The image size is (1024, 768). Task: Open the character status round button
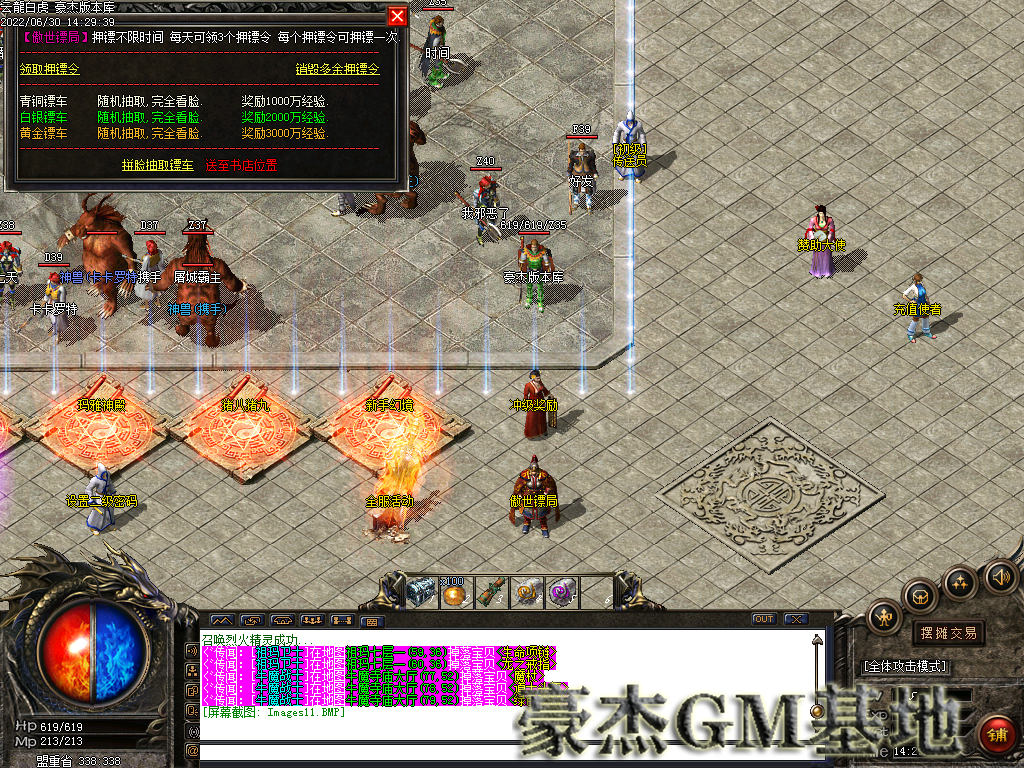885,616
